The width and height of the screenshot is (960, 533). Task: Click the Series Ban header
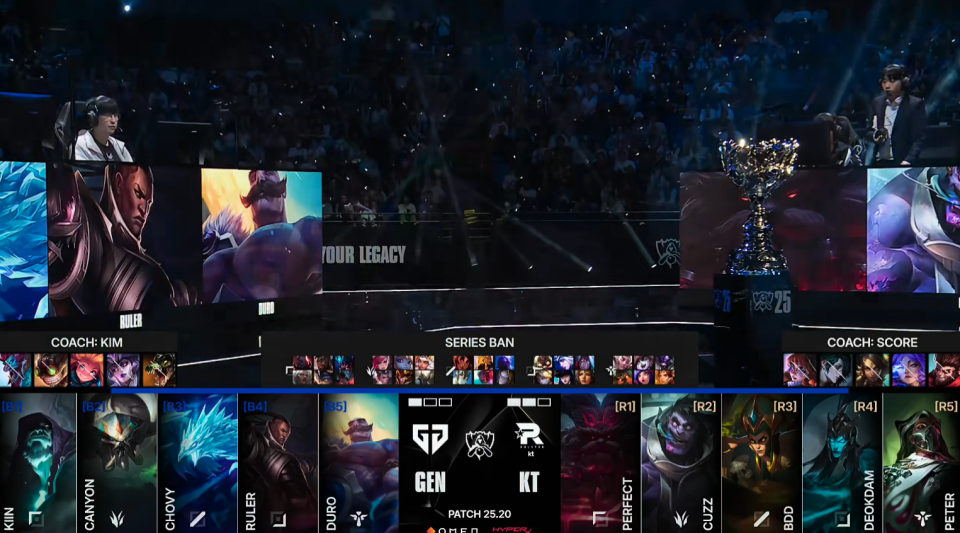[479, 342]
